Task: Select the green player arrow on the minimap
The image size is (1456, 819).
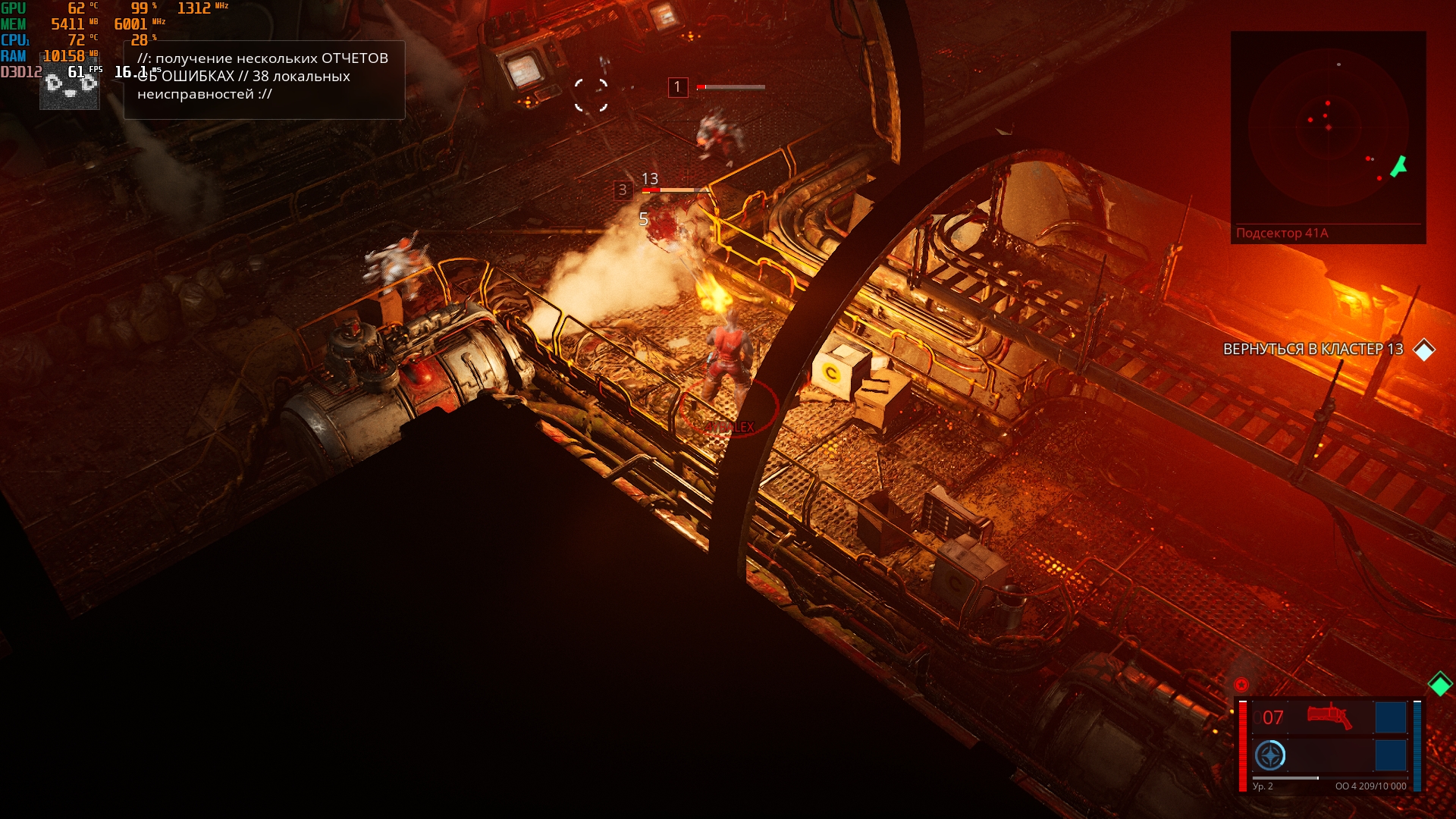Action: click(1398, 166)
